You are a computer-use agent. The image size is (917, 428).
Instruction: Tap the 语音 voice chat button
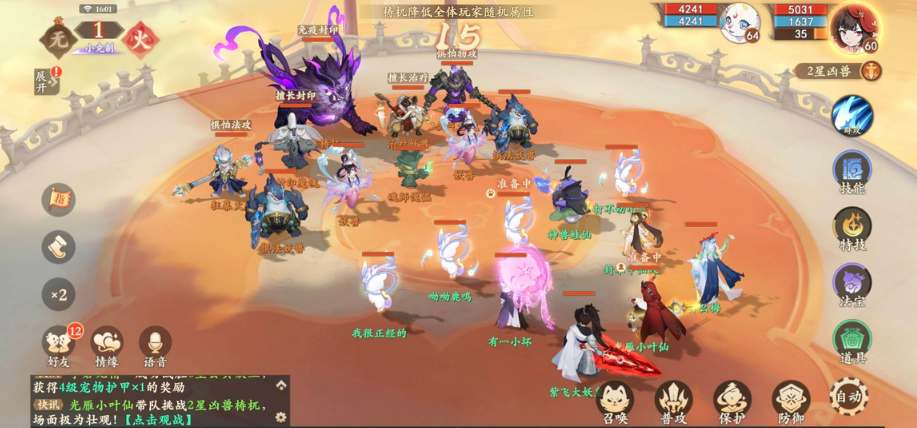(154, 342)
